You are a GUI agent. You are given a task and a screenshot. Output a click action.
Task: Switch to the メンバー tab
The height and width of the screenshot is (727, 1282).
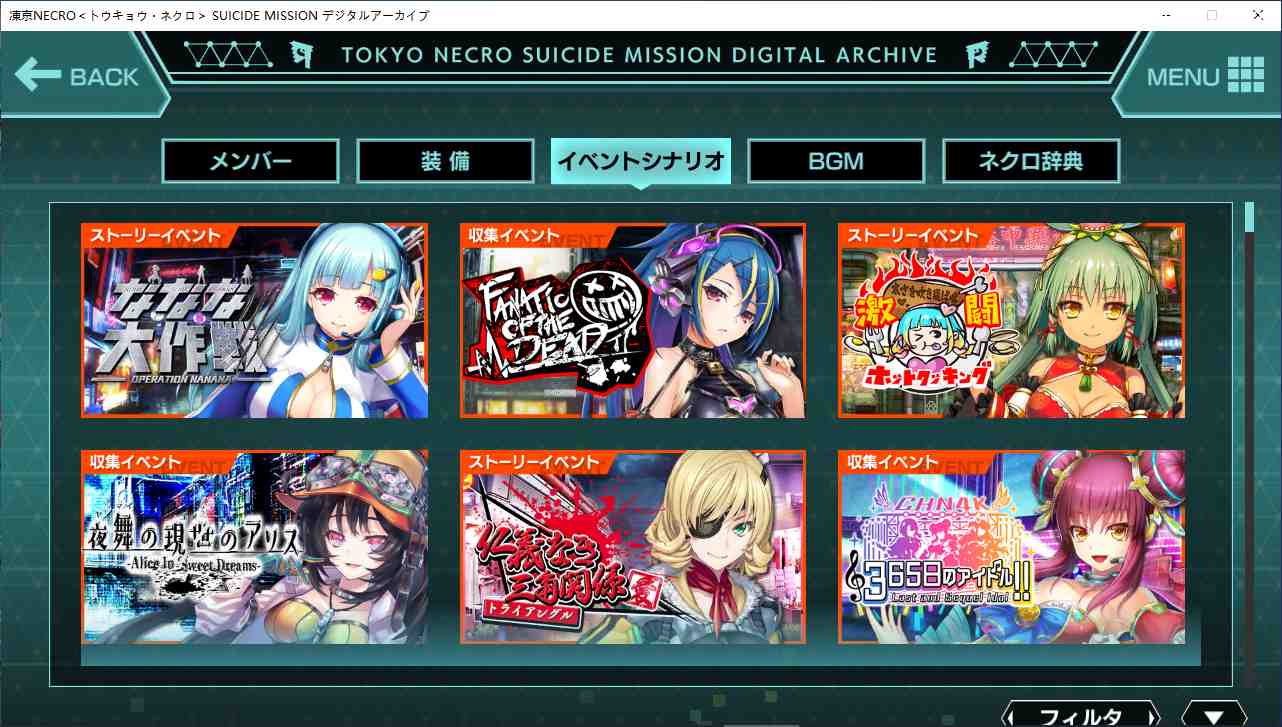(x=249, y=160)
